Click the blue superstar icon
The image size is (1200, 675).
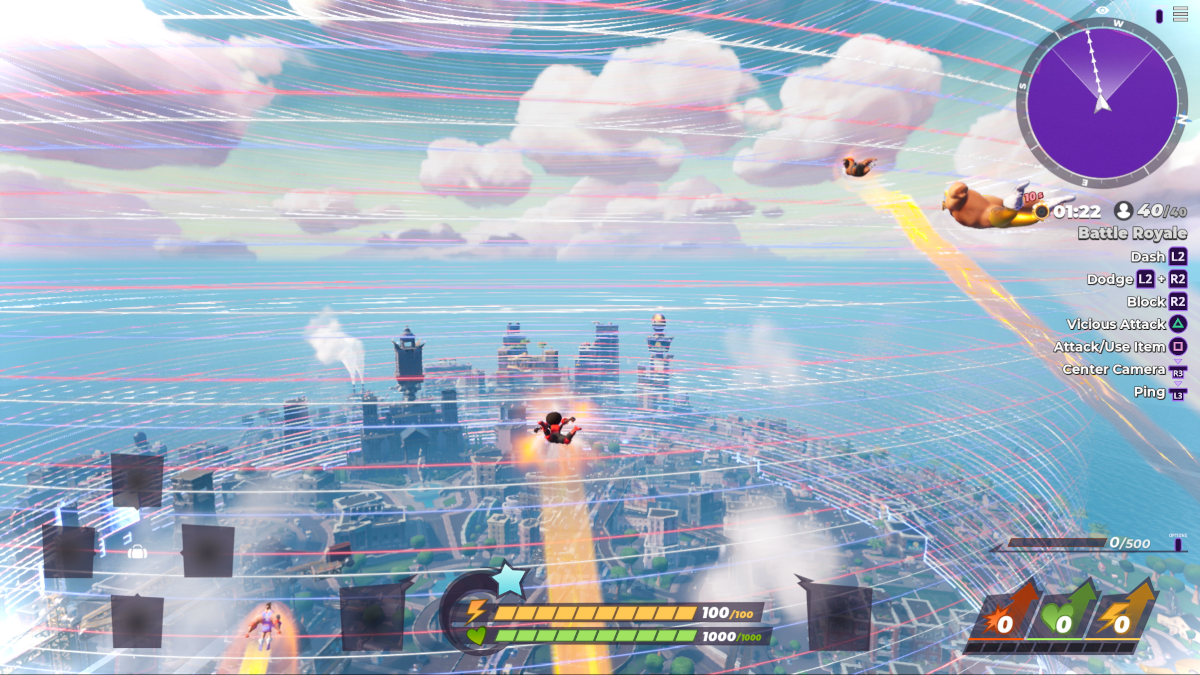tap(509, 580)
